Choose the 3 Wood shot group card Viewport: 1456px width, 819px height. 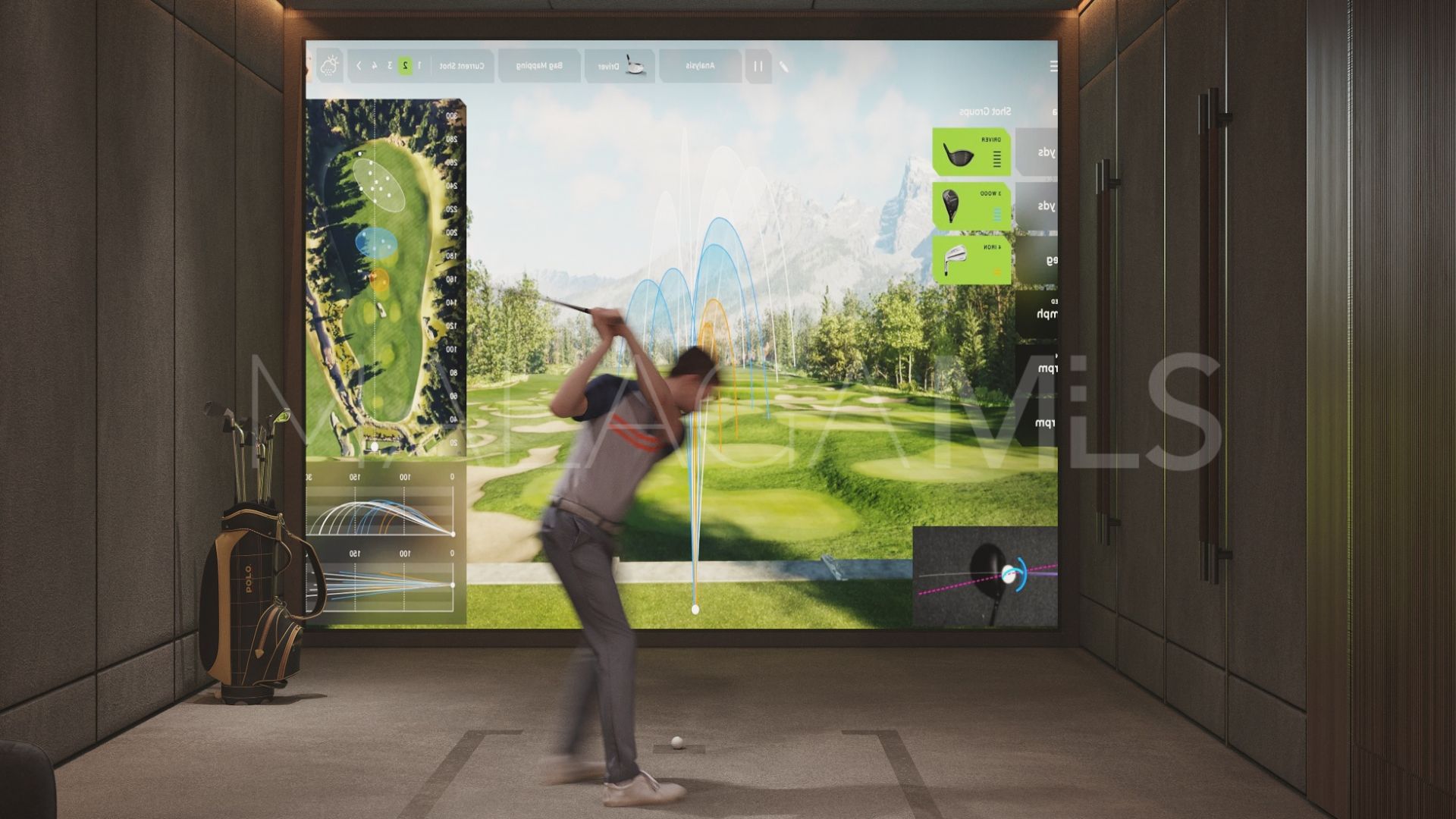(971, 205)
